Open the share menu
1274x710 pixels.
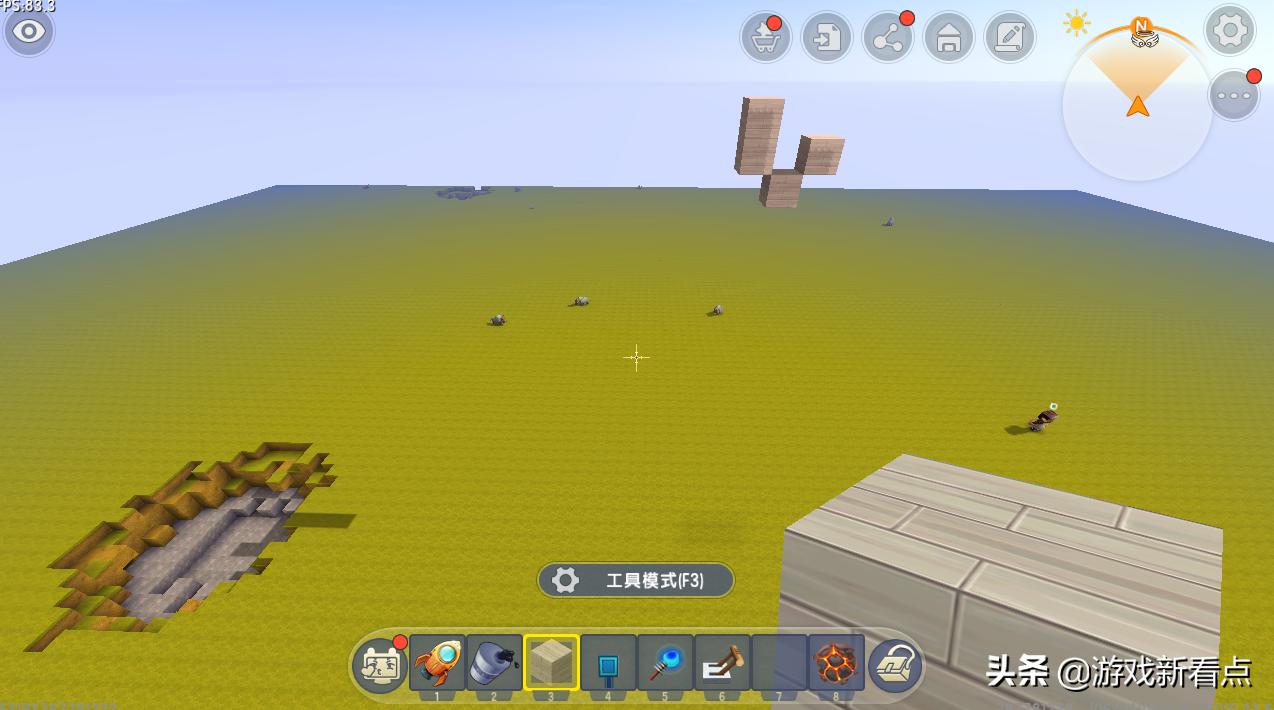tap(887, 38)
